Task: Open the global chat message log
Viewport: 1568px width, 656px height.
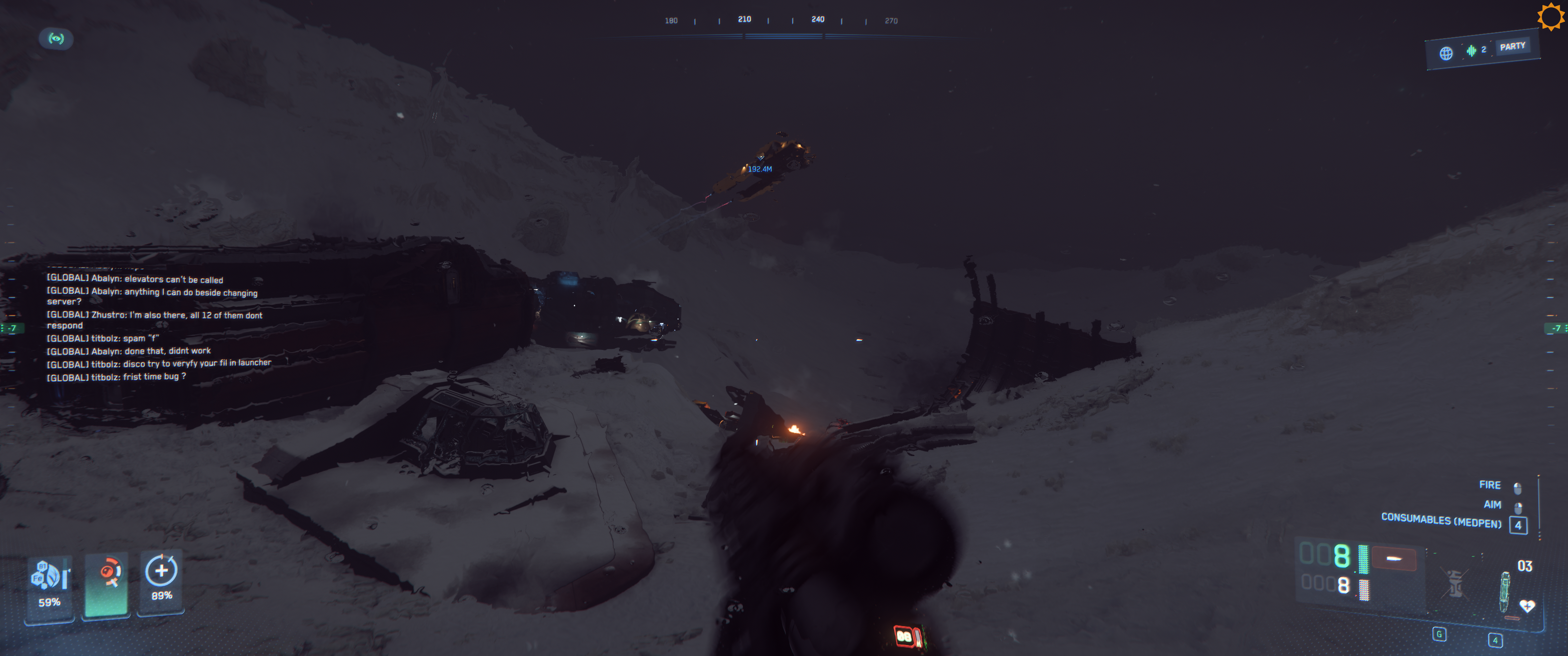Action: (x=158, y=328)
